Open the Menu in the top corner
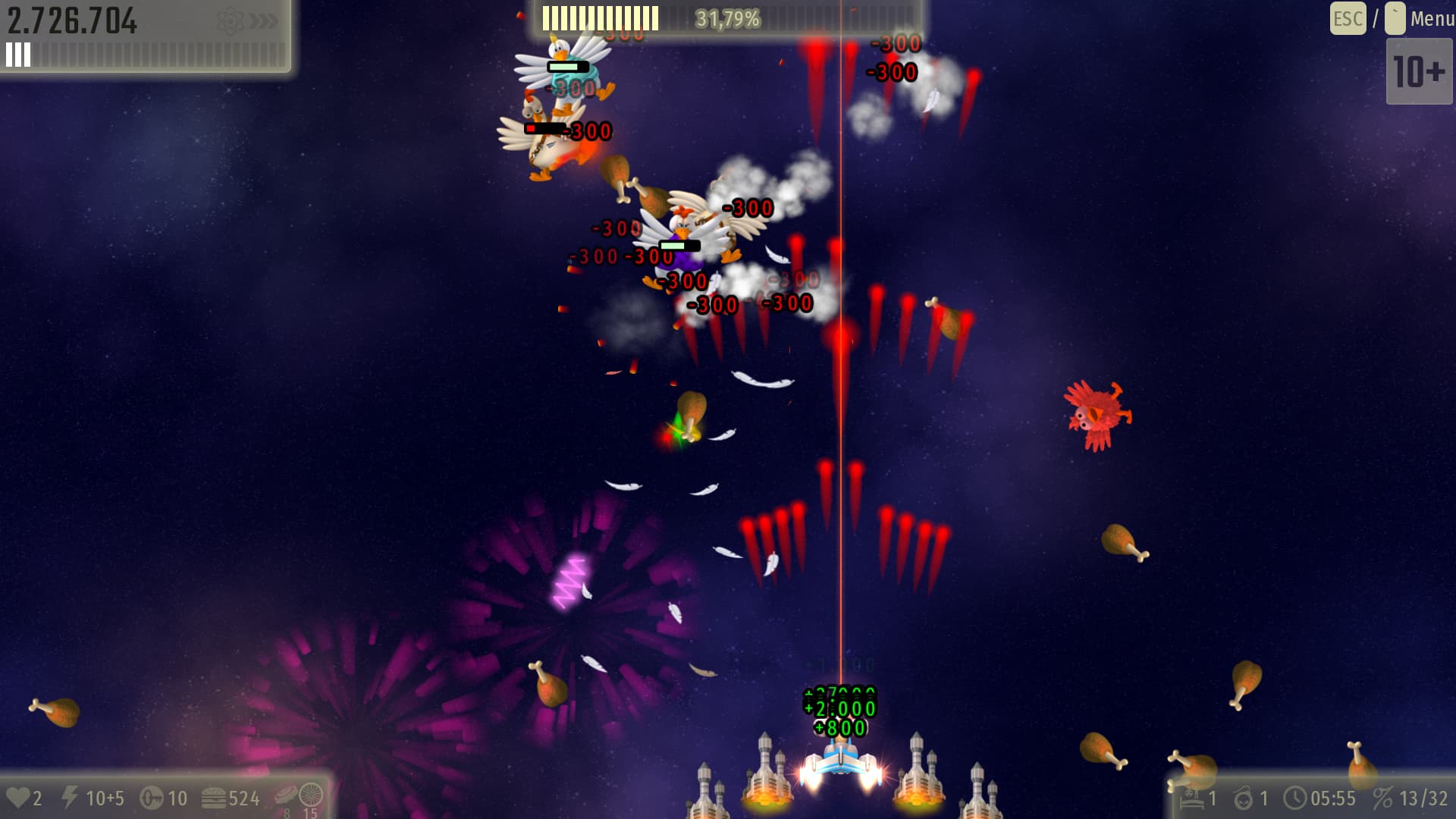The width and height of the screenshot is (1456, 819). (1430, 18)
